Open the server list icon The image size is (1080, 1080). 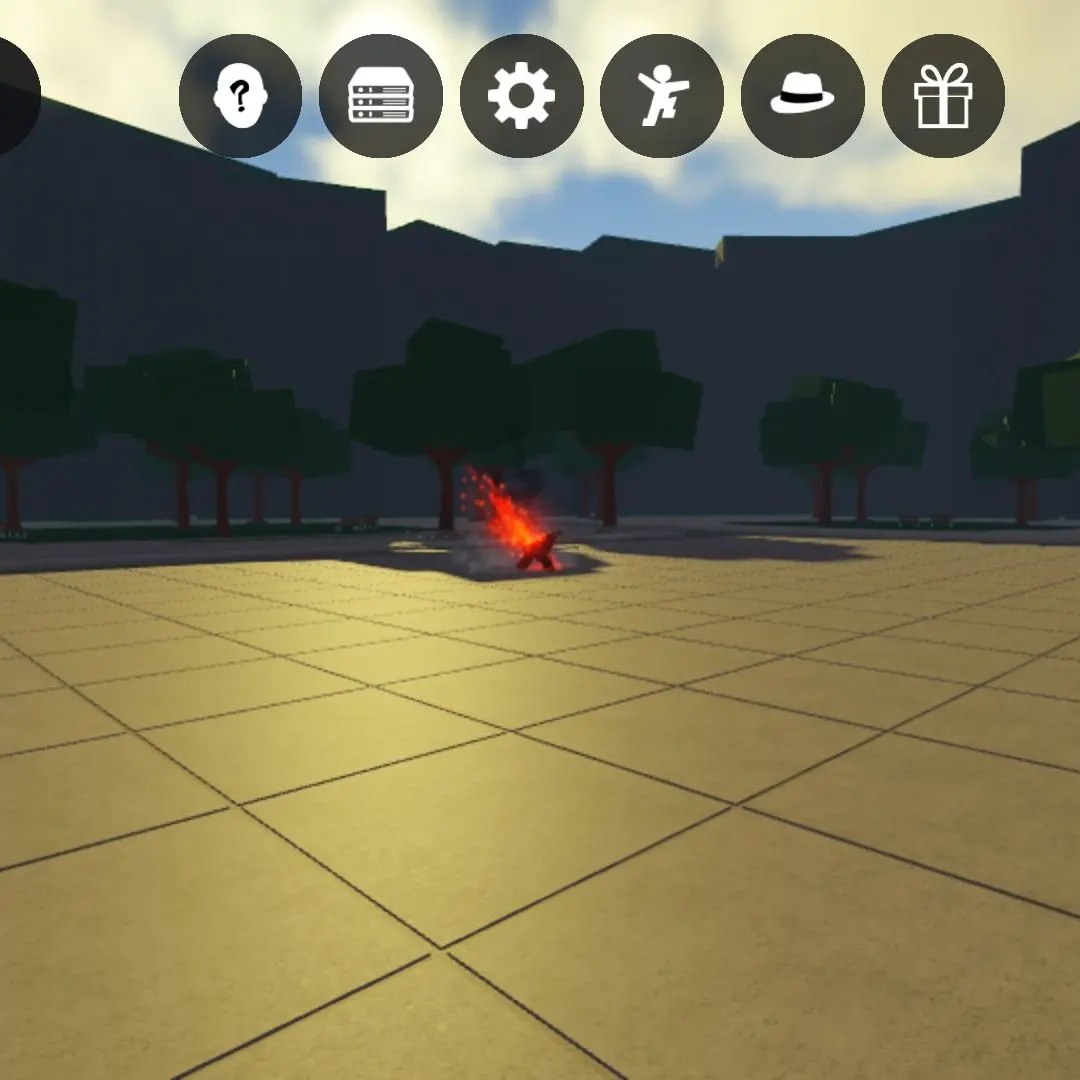click(381, 96)
